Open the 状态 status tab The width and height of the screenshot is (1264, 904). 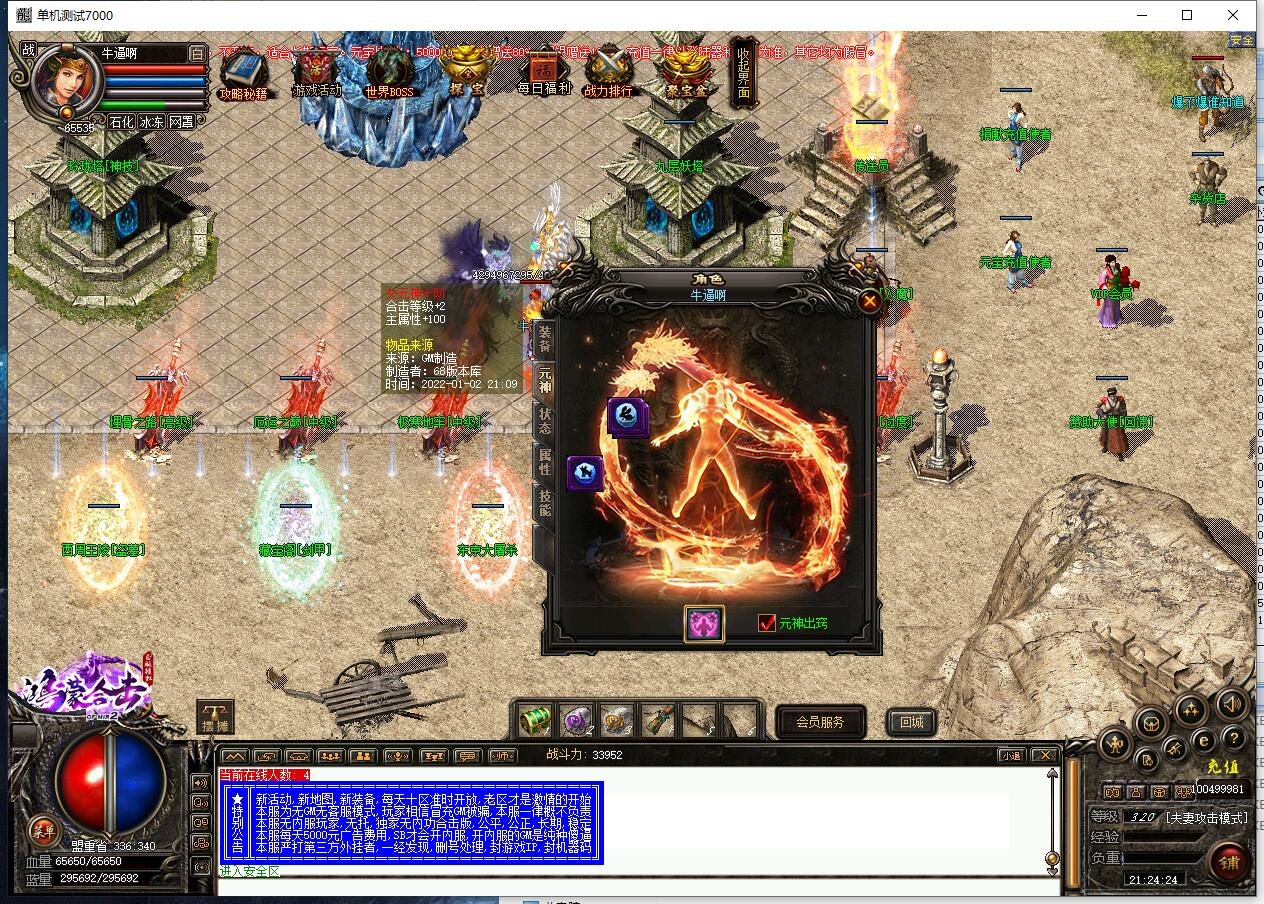point(545,420)
